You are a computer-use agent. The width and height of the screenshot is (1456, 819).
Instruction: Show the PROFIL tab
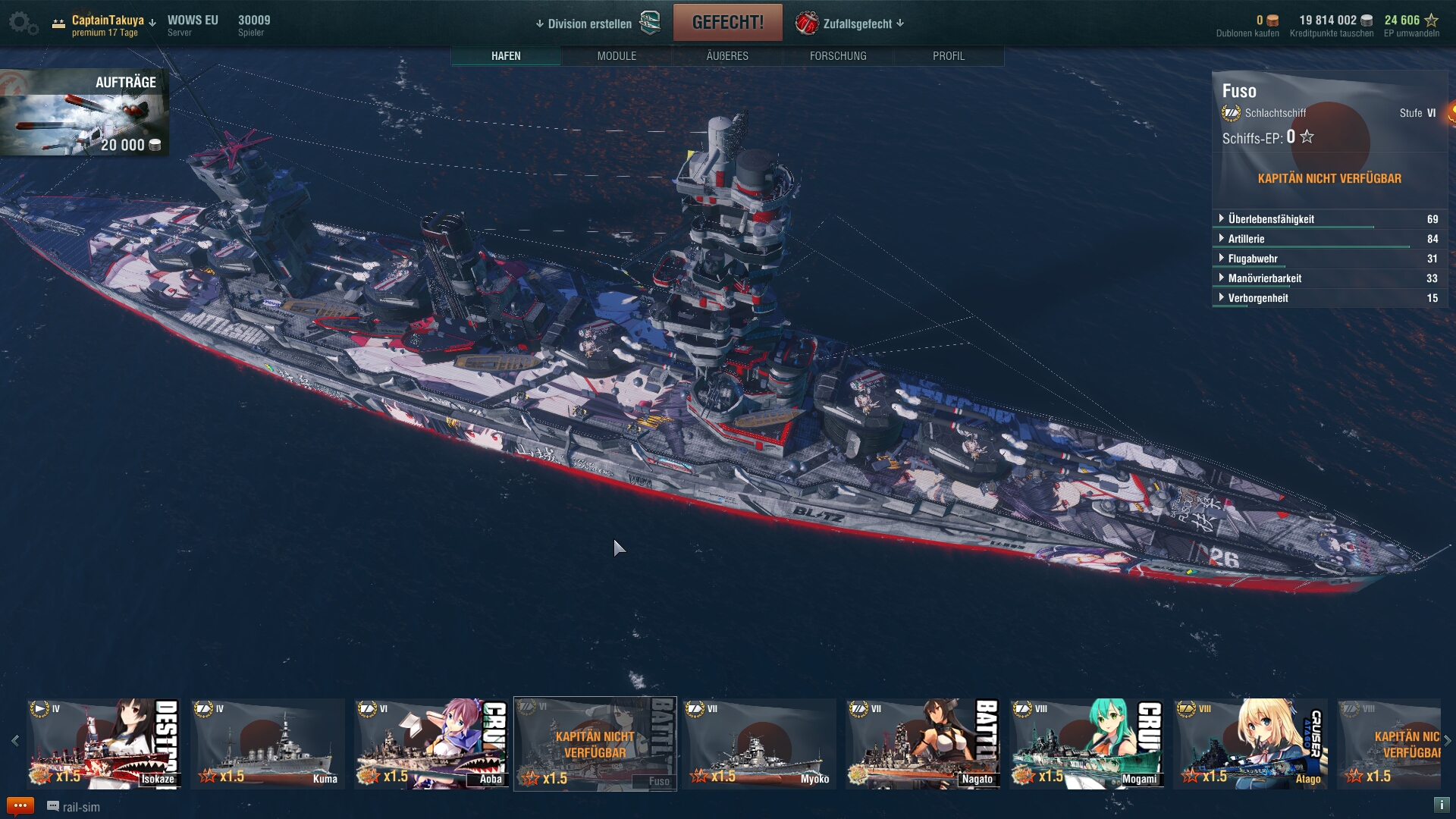point(949,56)
